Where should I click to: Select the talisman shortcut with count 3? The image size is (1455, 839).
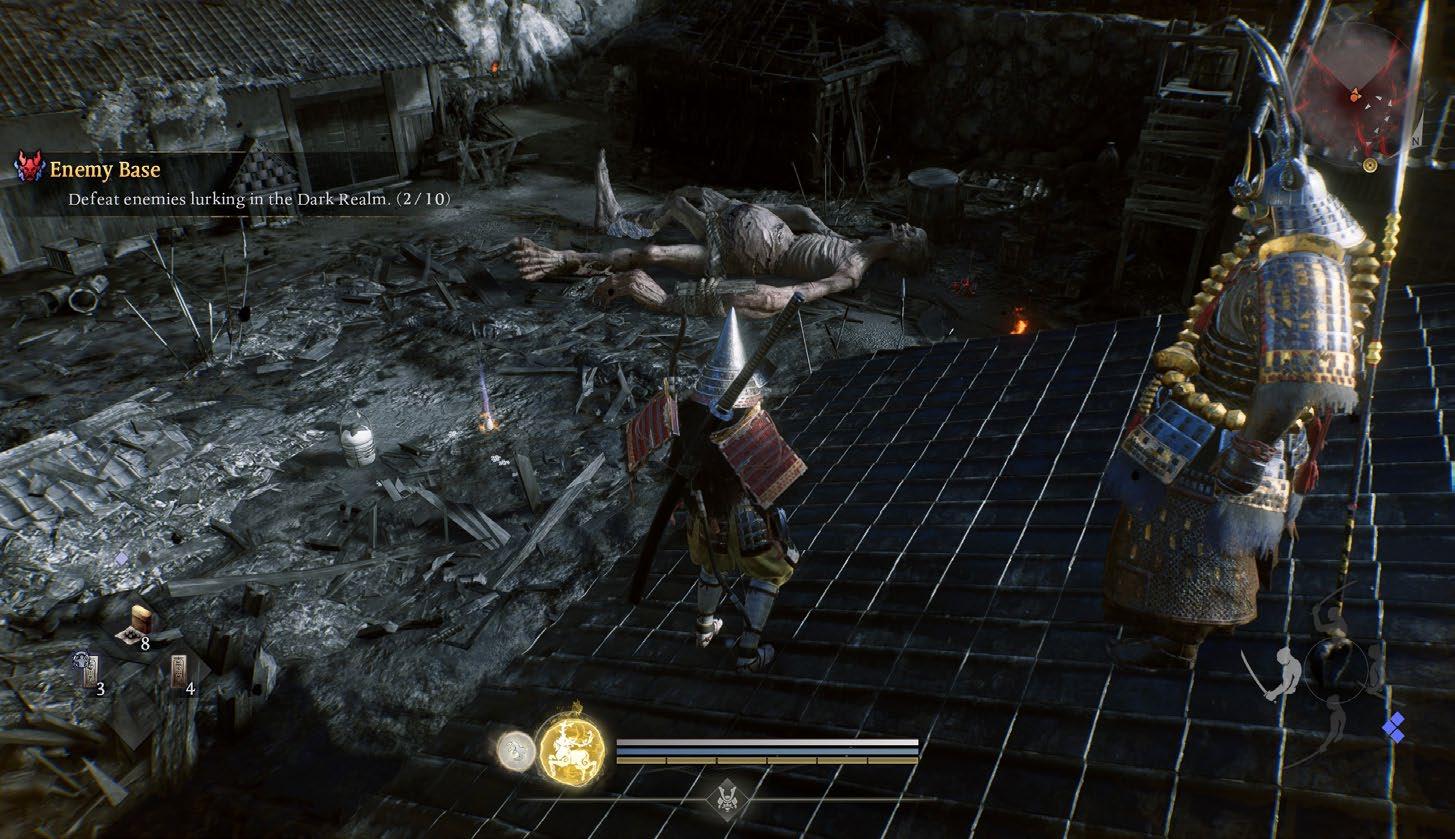click(x=89, y=670)
